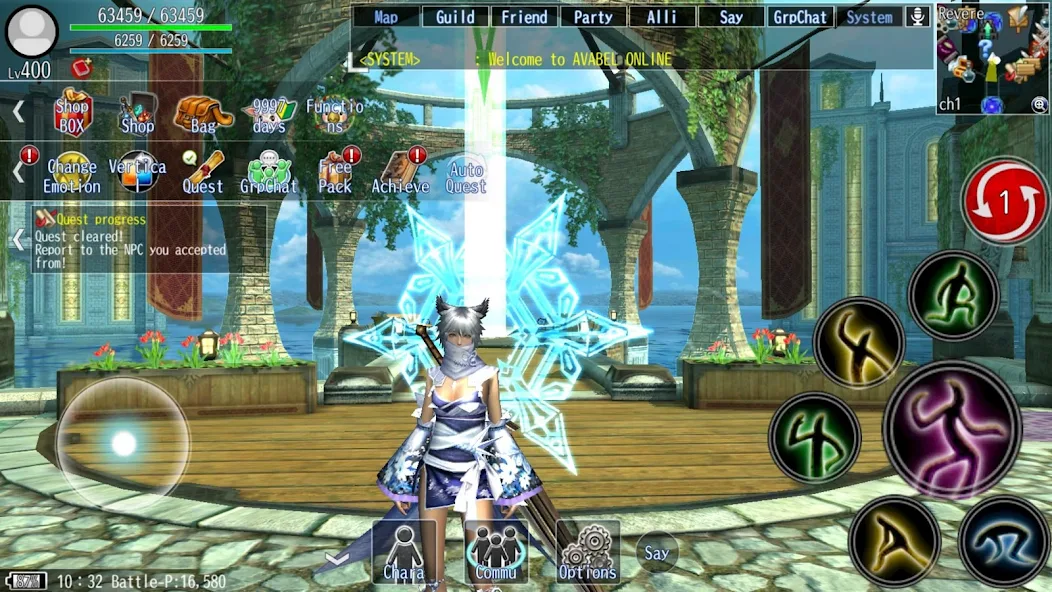The width and height of the screenshot is (1052, 592).
Task: Claim the Free Pack icon
Action: tap(336, 172)
